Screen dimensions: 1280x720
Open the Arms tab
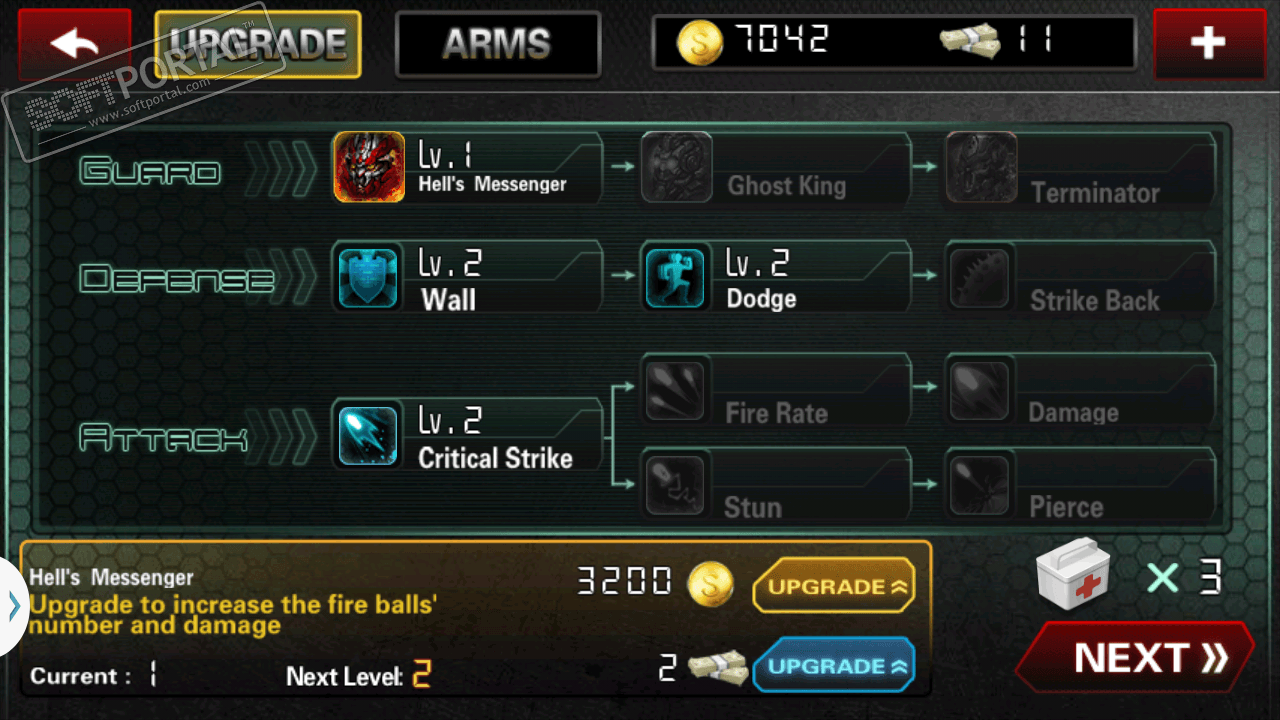tap(497, 44)
